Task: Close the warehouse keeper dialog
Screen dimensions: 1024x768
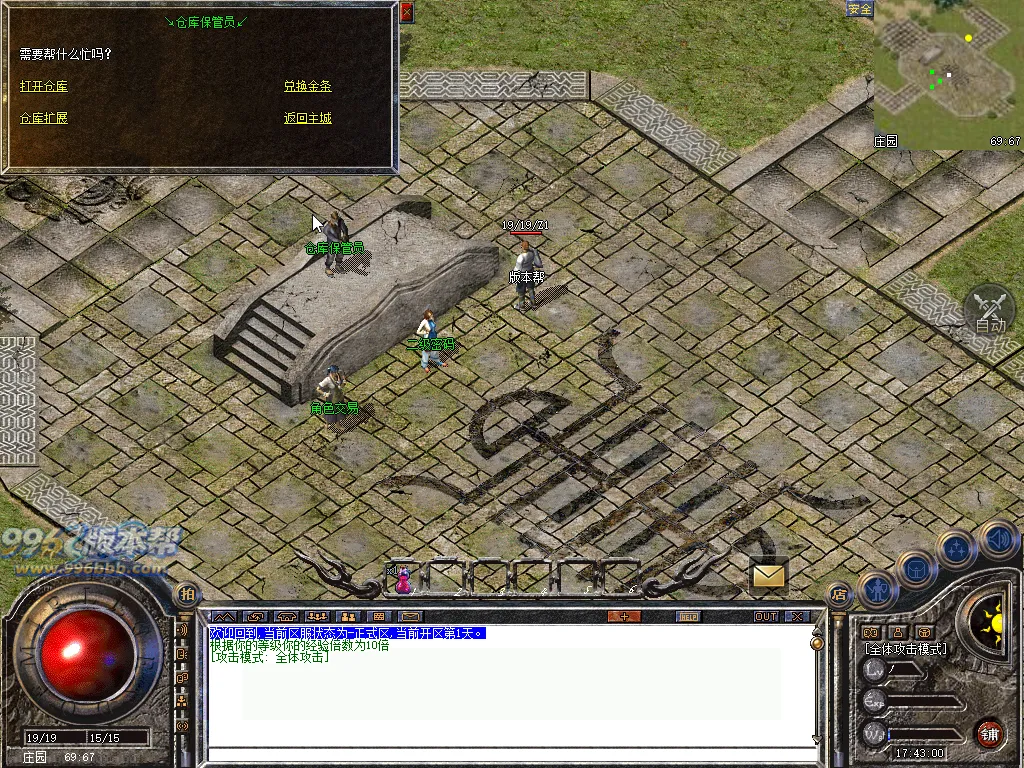Action: click(x=406, y=13)
